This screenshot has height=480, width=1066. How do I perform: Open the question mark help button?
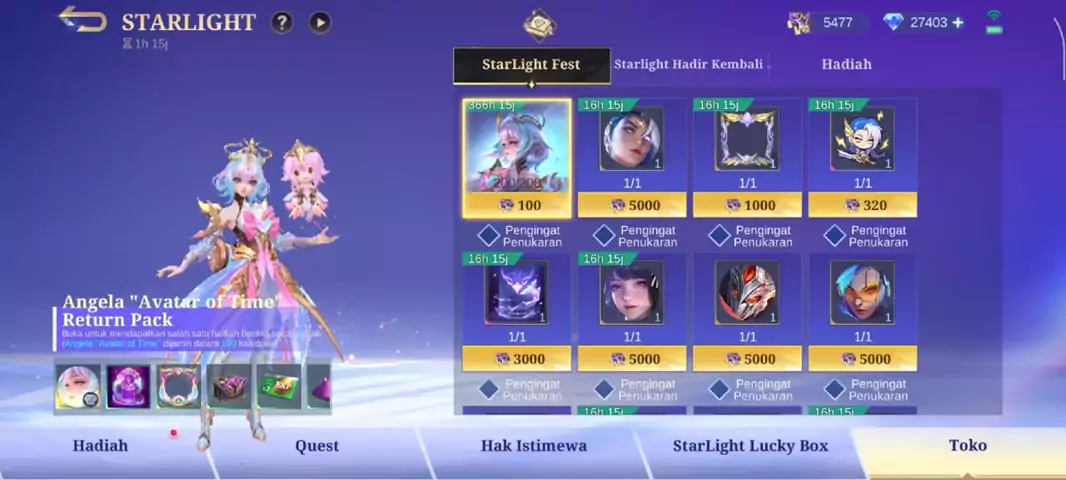282,22
